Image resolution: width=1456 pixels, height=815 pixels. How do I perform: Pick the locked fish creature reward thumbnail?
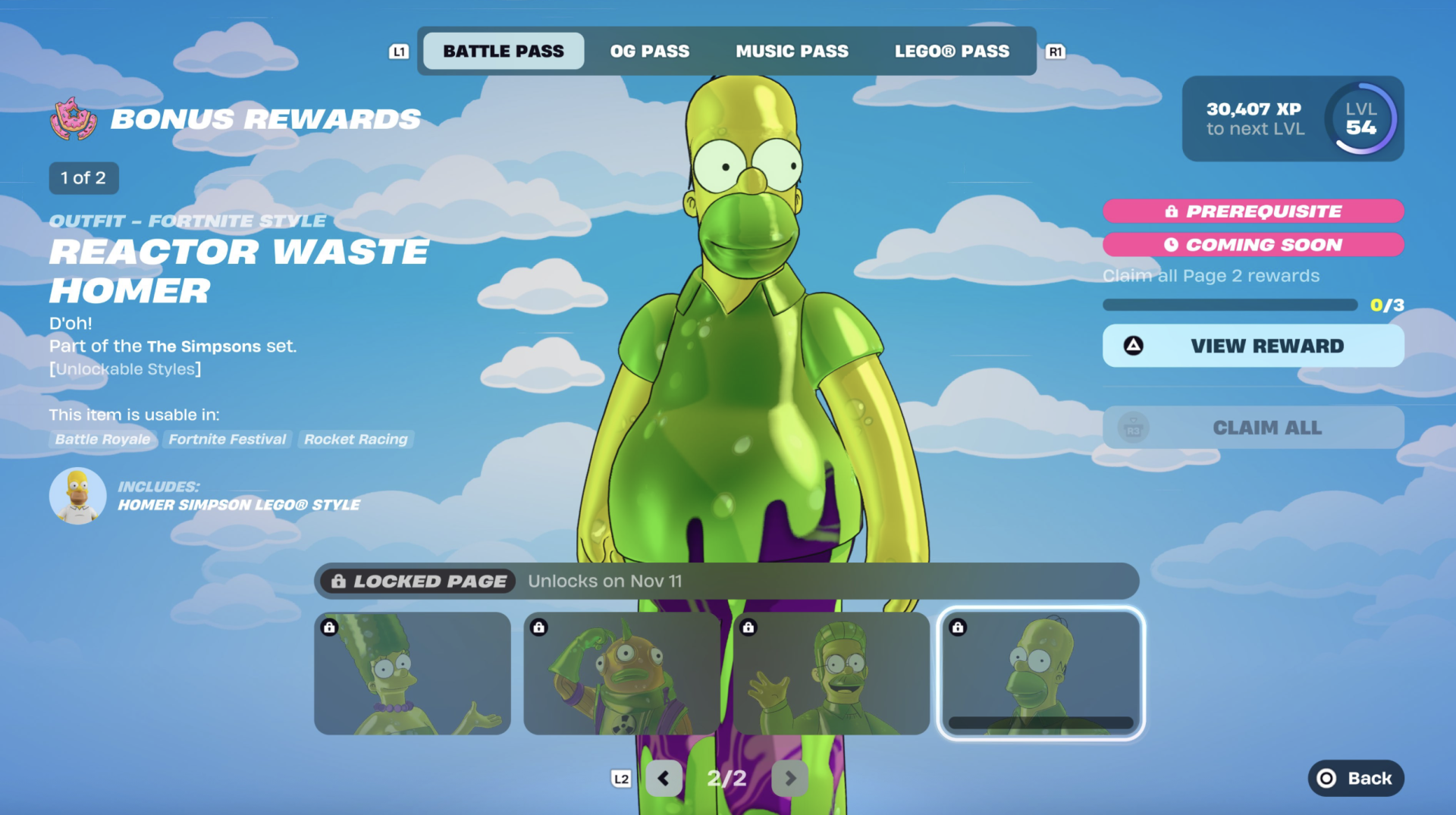click(622, 673)
